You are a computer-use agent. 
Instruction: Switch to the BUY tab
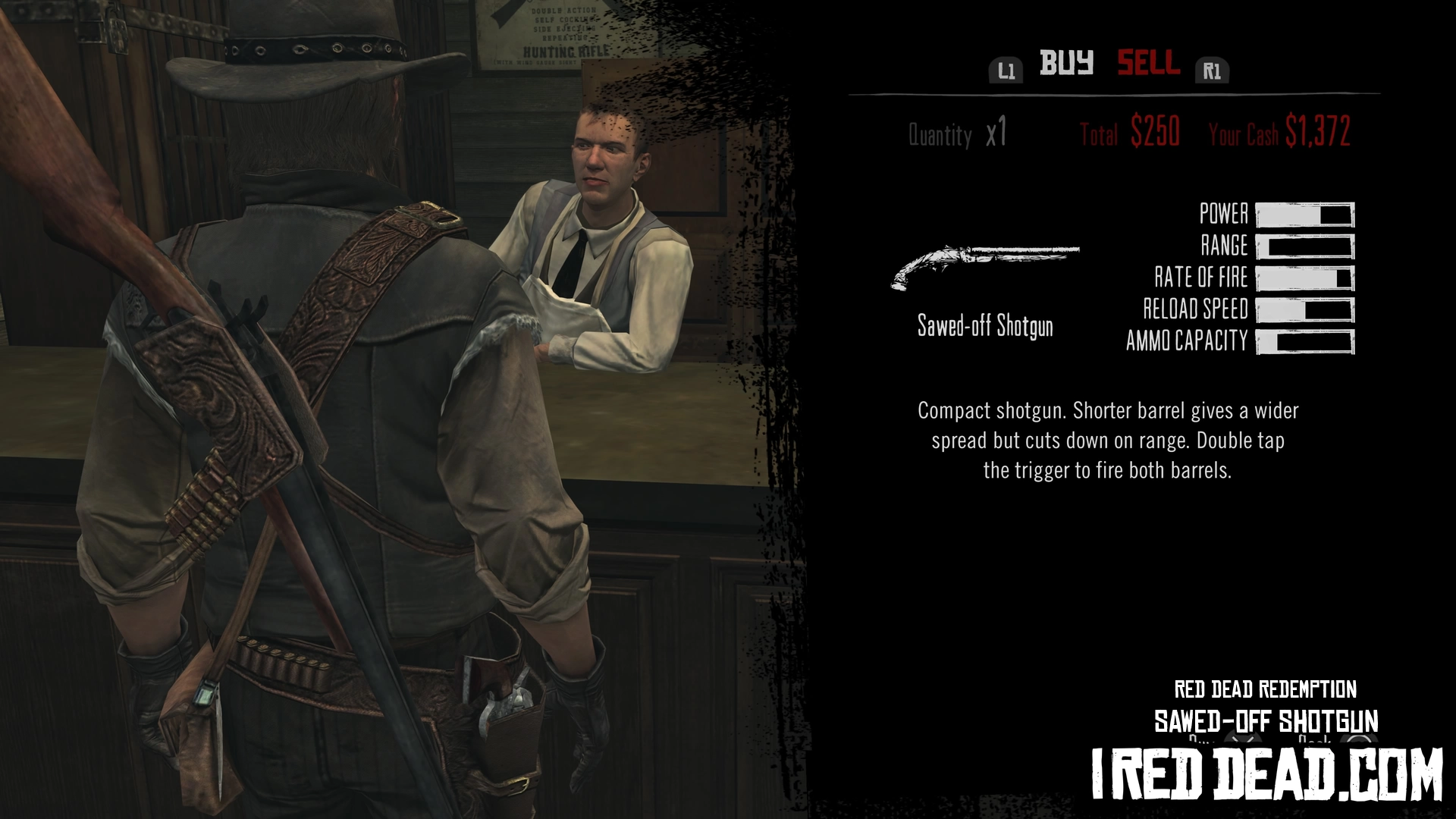(1066, 63)
